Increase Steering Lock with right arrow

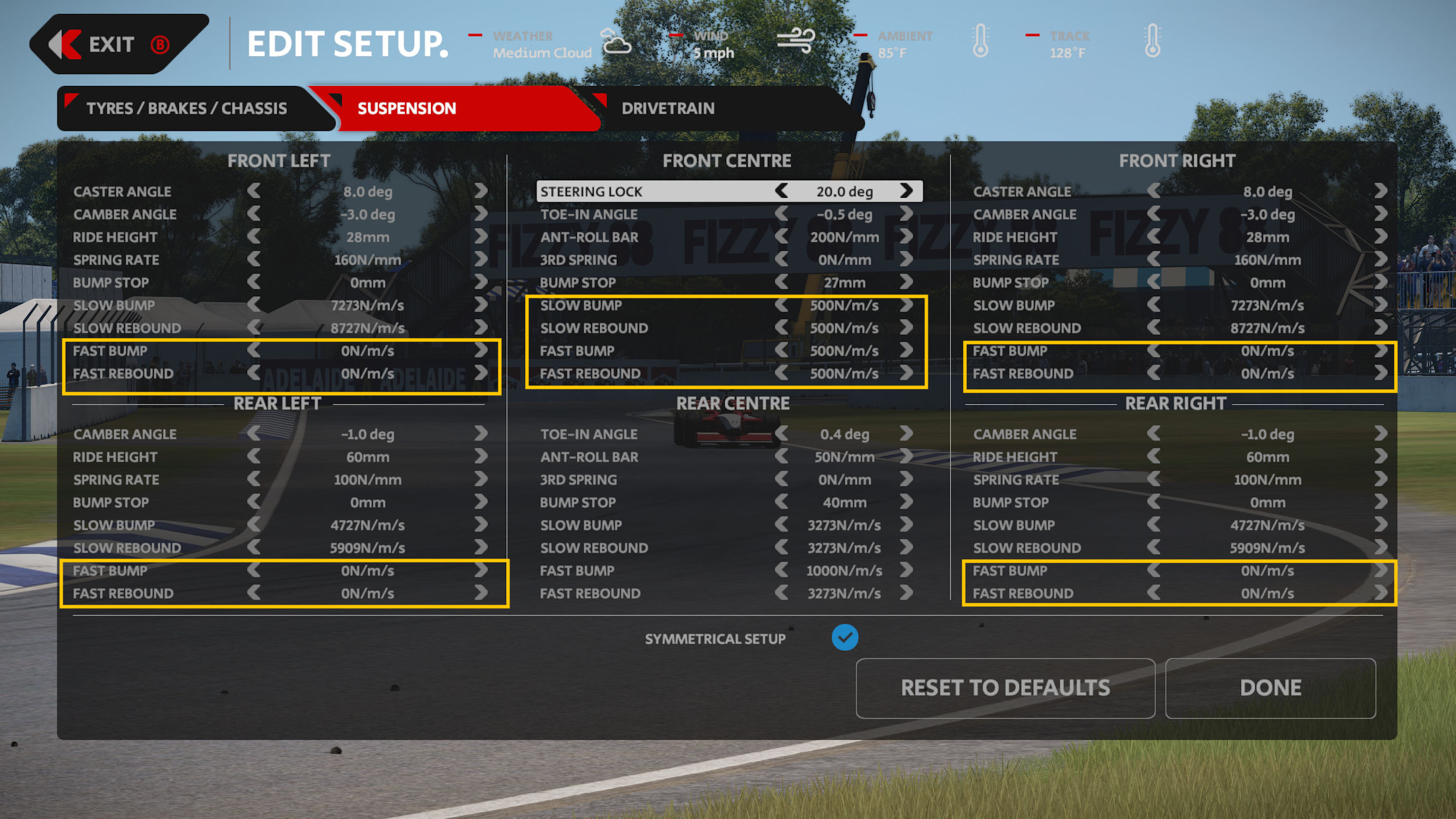[x=906, y=191]
